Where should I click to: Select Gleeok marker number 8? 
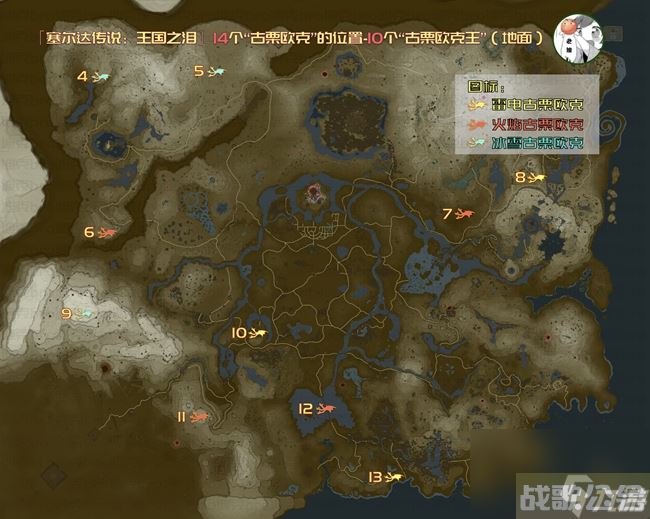click(x=536, y=177)
